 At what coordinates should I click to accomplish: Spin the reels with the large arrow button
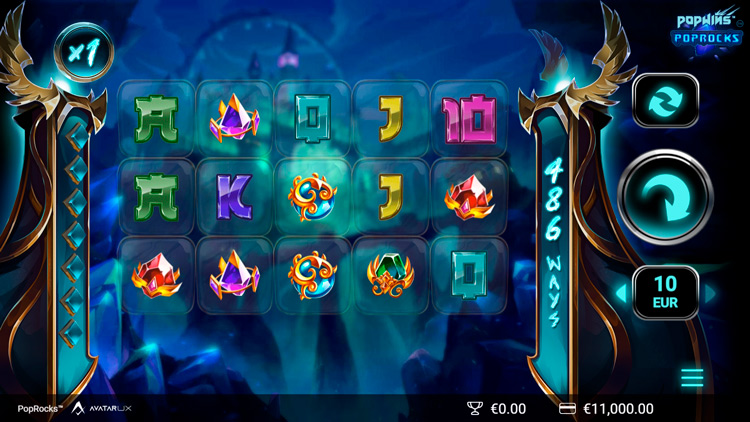665,197
